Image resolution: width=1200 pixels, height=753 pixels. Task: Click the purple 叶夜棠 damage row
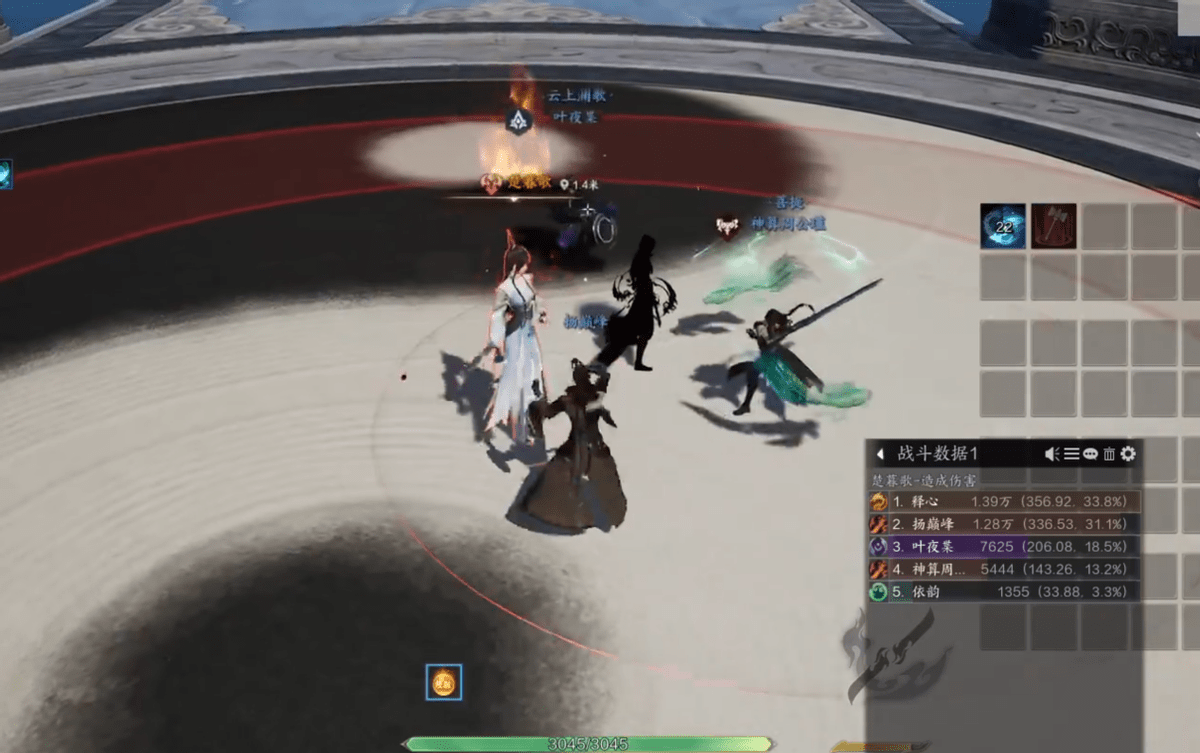click(1003, 547)
